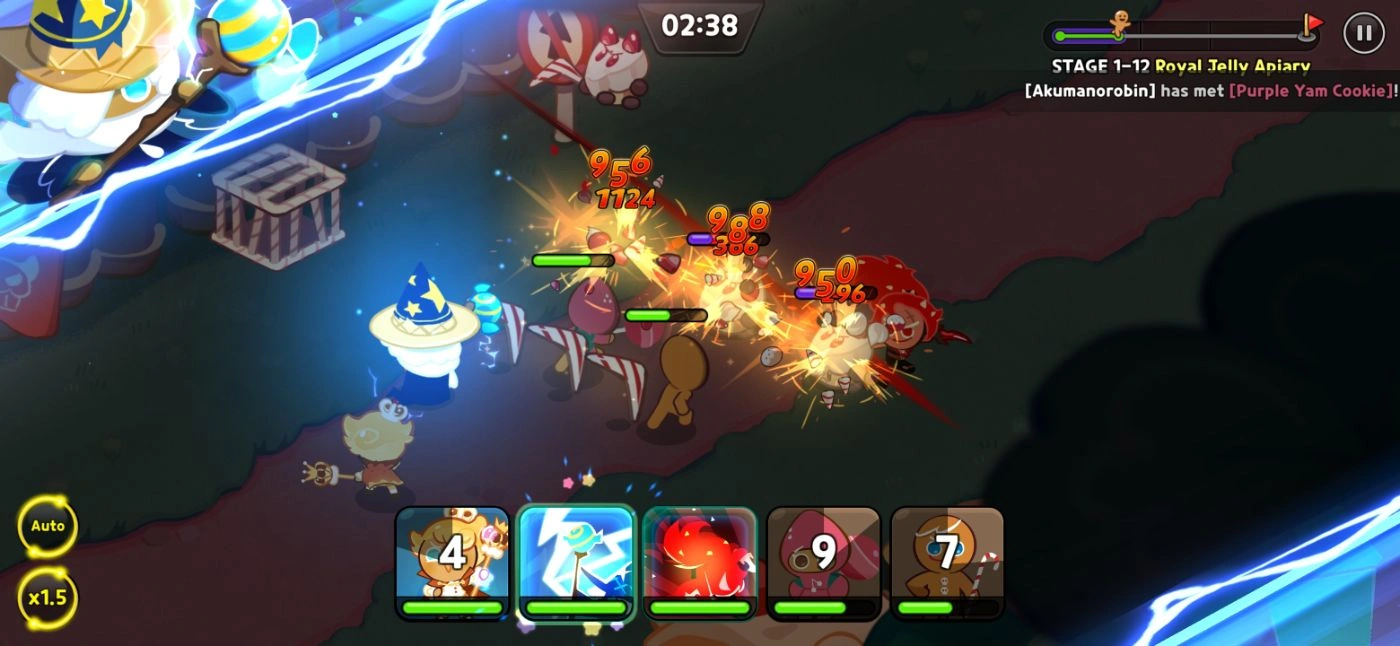Screen dimensions: 1400x646
Task: Select the GingerBrave candy cane skill card
Action: click(947, 560)
